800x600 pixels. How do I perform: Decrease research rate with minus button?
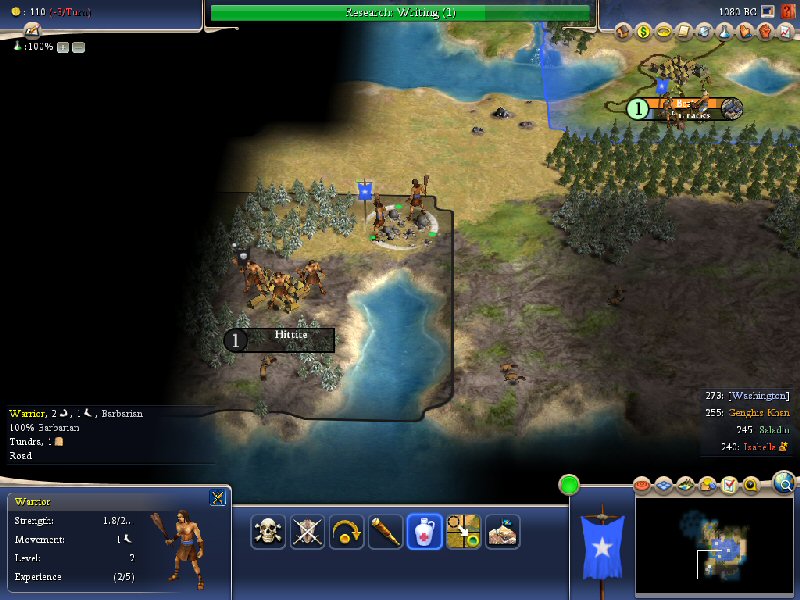[x=79, y=47]
